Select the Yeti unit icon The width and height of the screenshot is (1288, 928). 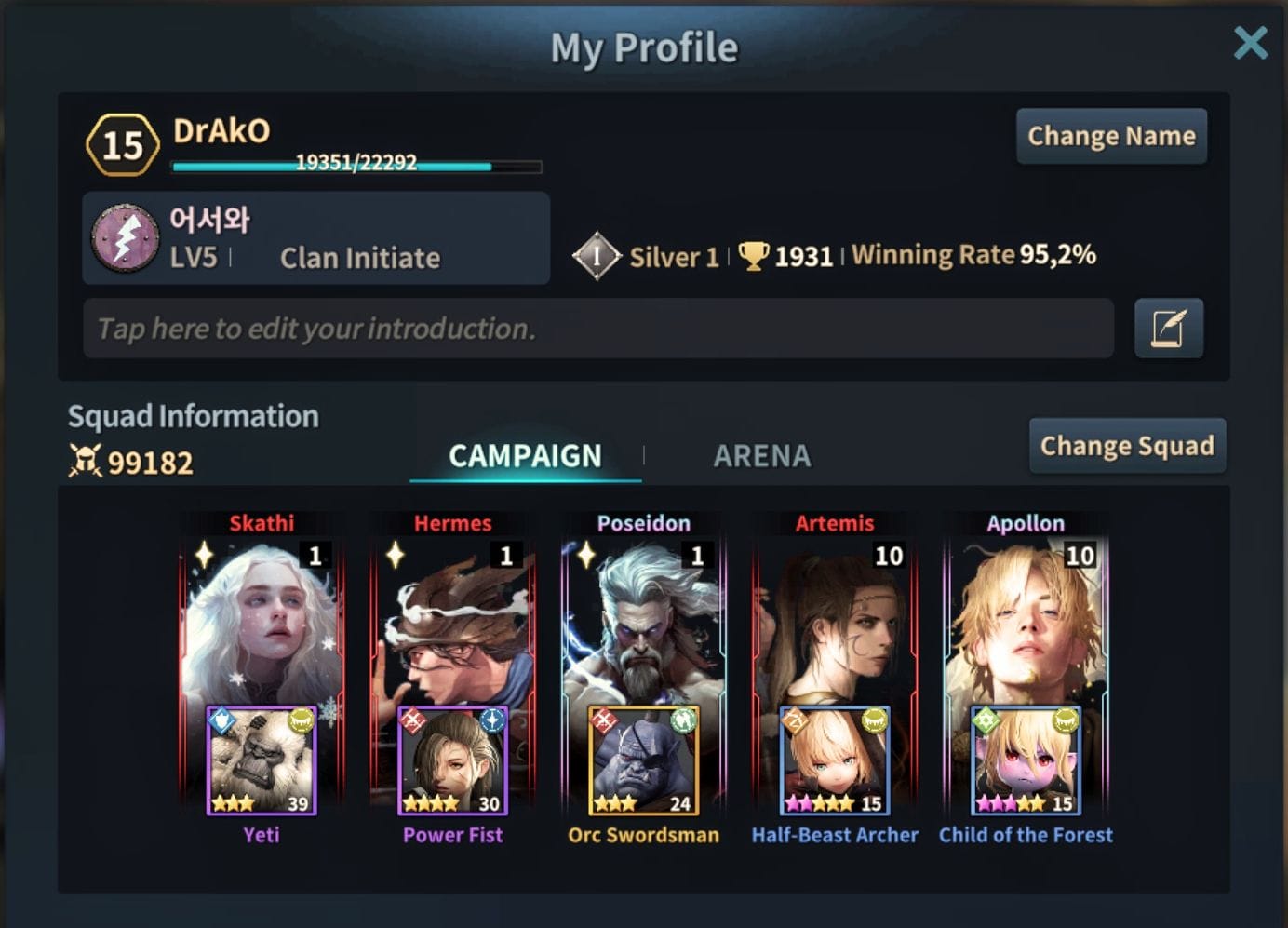(x=262, y=760)
